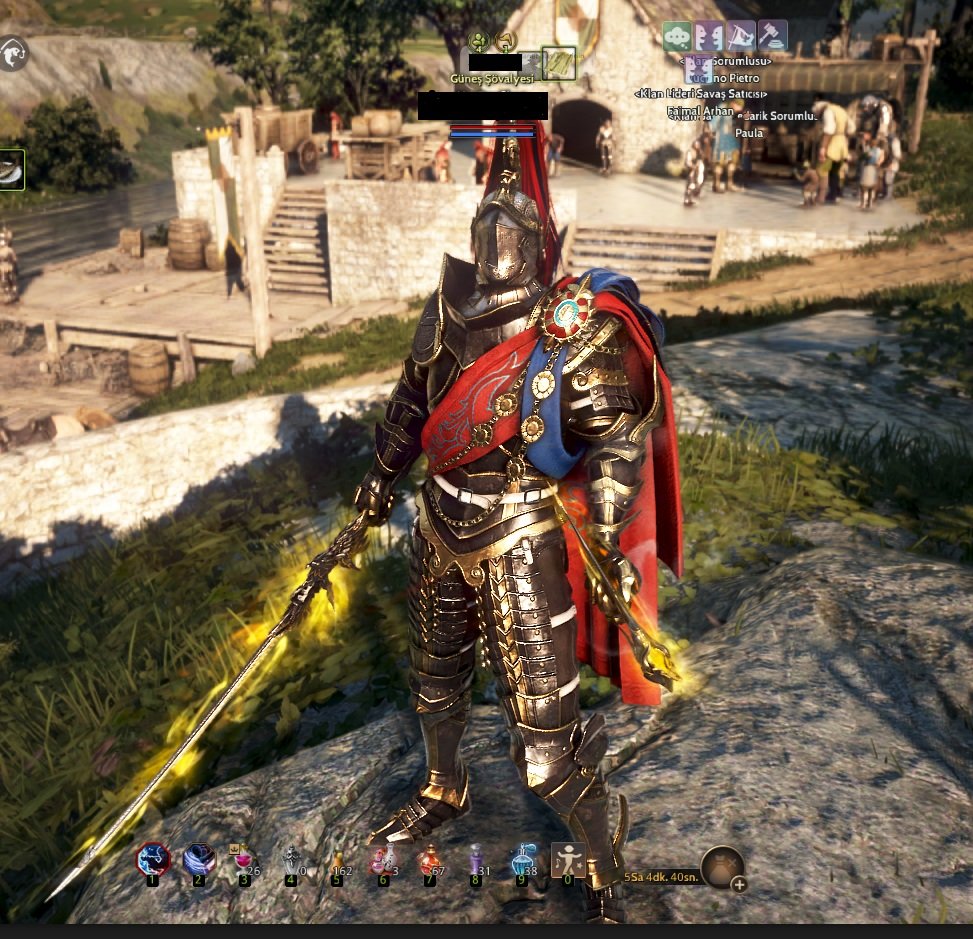The height and width of the screenshot is (939, 973).
Task: Click the golden horn icon
Action: (x=506, y=42)
